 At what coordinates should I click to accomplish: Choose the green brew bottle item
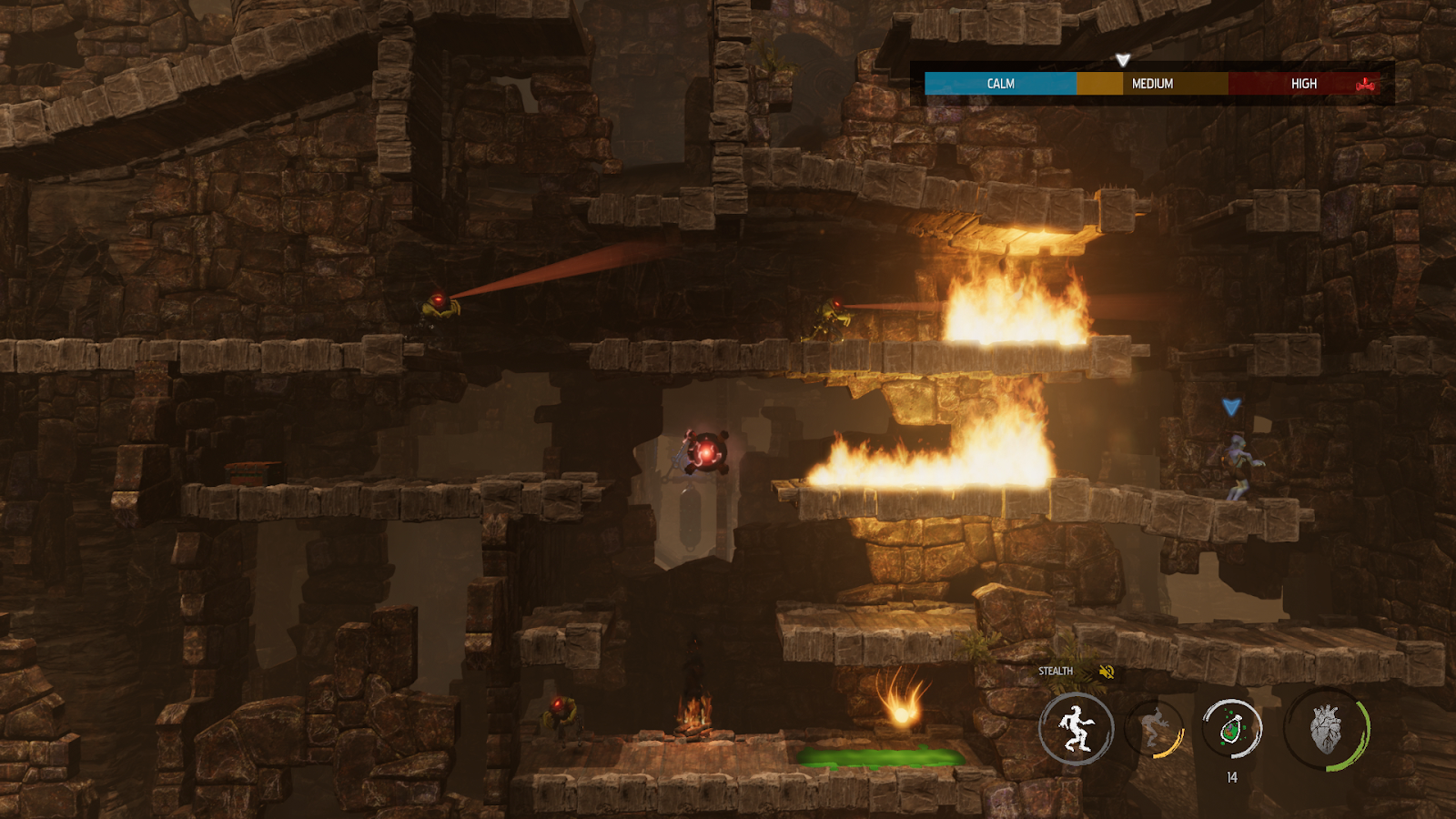pos(1231,728)
